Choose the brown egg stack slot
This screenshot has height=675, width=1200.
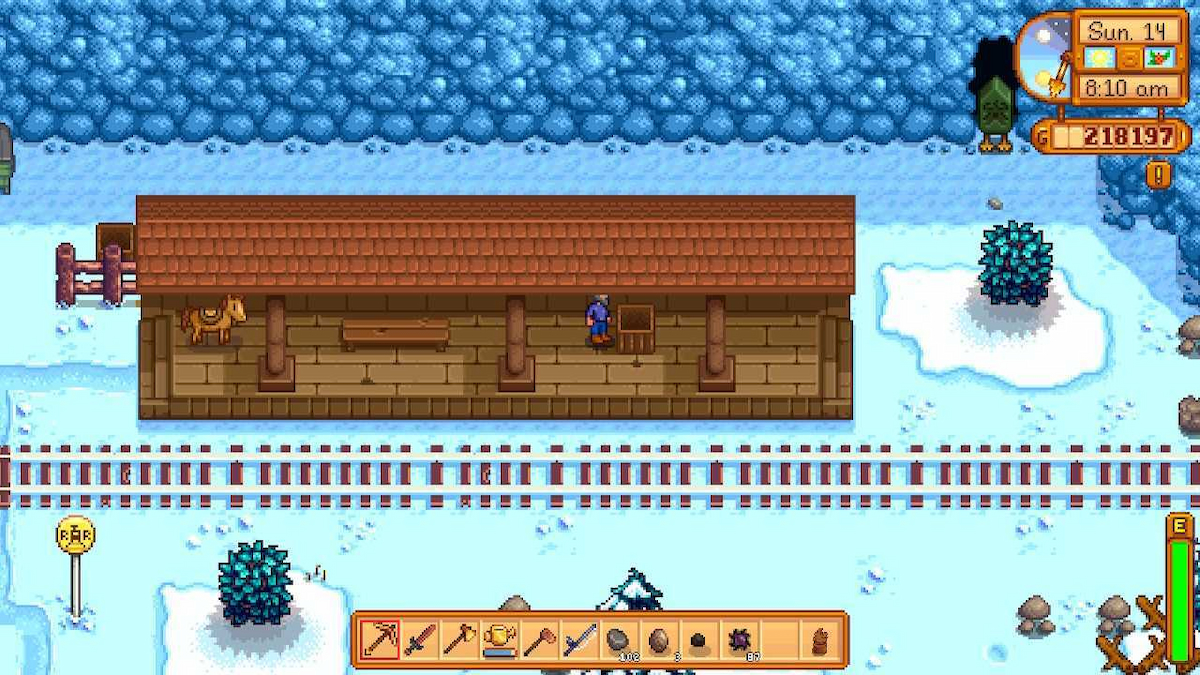tap(659, 640)
